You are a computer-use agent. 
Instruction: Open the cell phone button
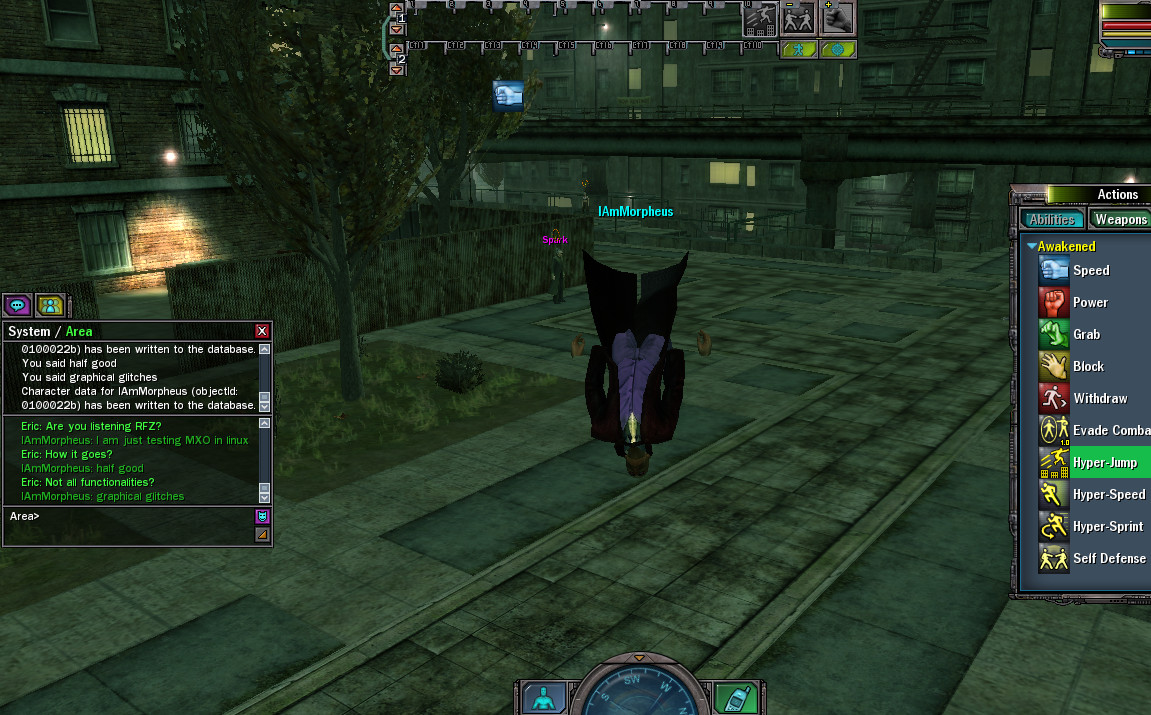pyautogui.click(x=735, y=698)
